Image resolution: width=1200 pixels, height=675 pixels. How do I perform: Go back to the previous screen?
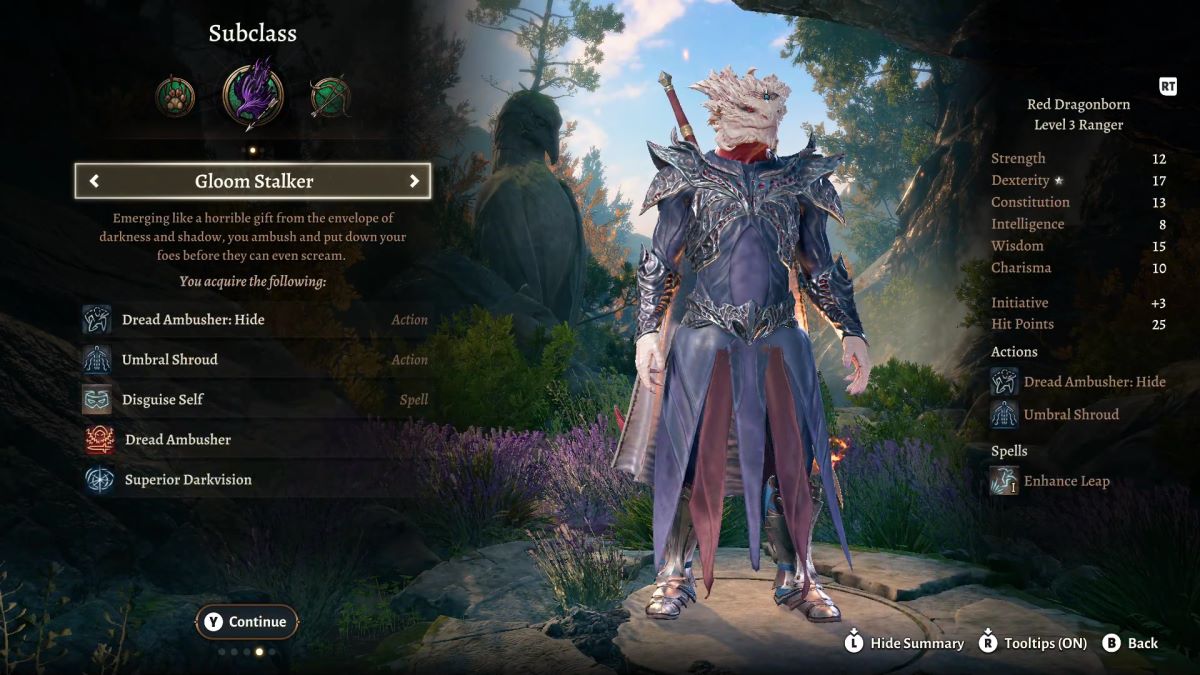(1130, 643)
